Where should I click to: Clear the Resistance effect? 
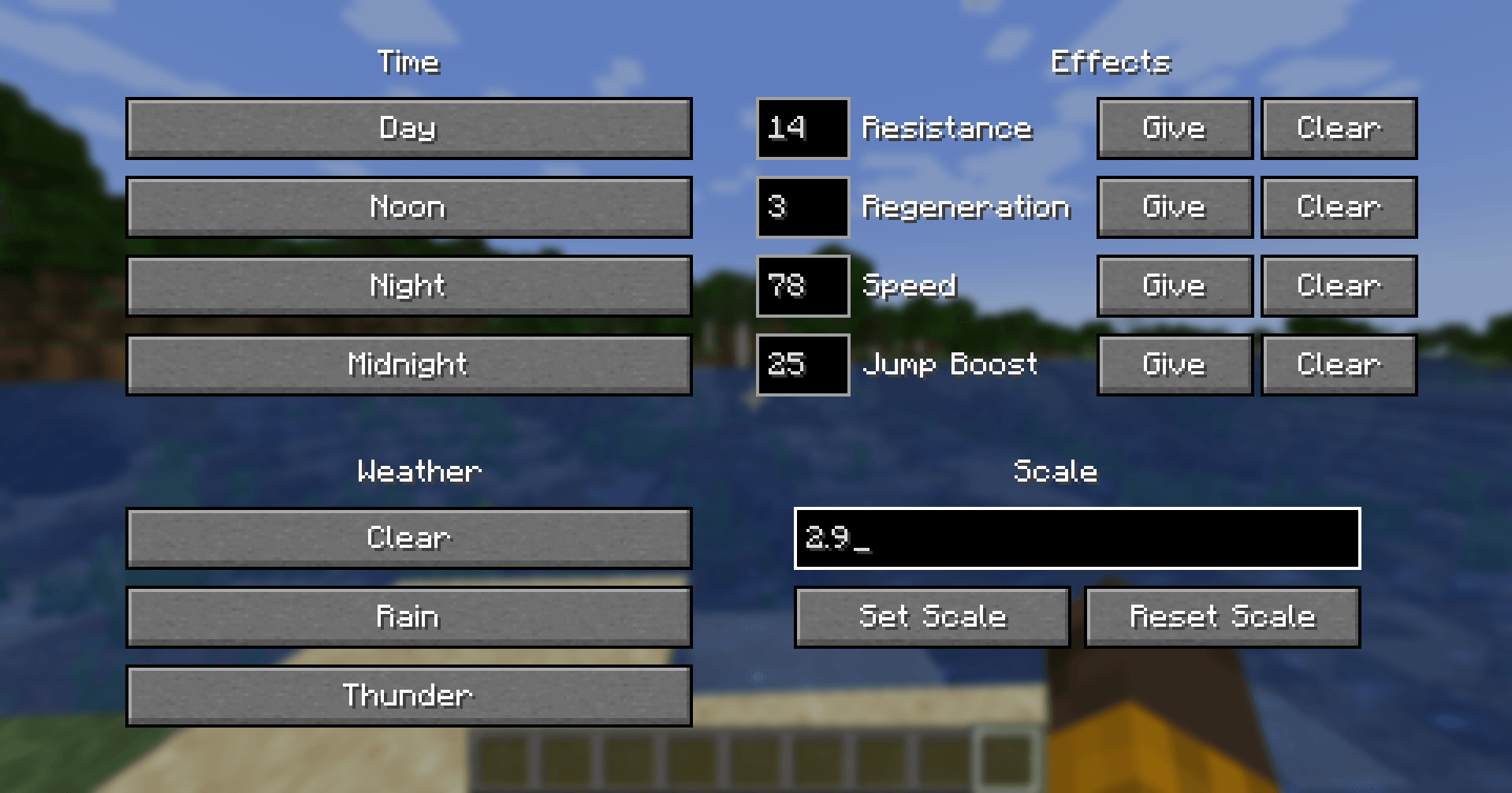pyautogui.click(x=1339, y=128)
